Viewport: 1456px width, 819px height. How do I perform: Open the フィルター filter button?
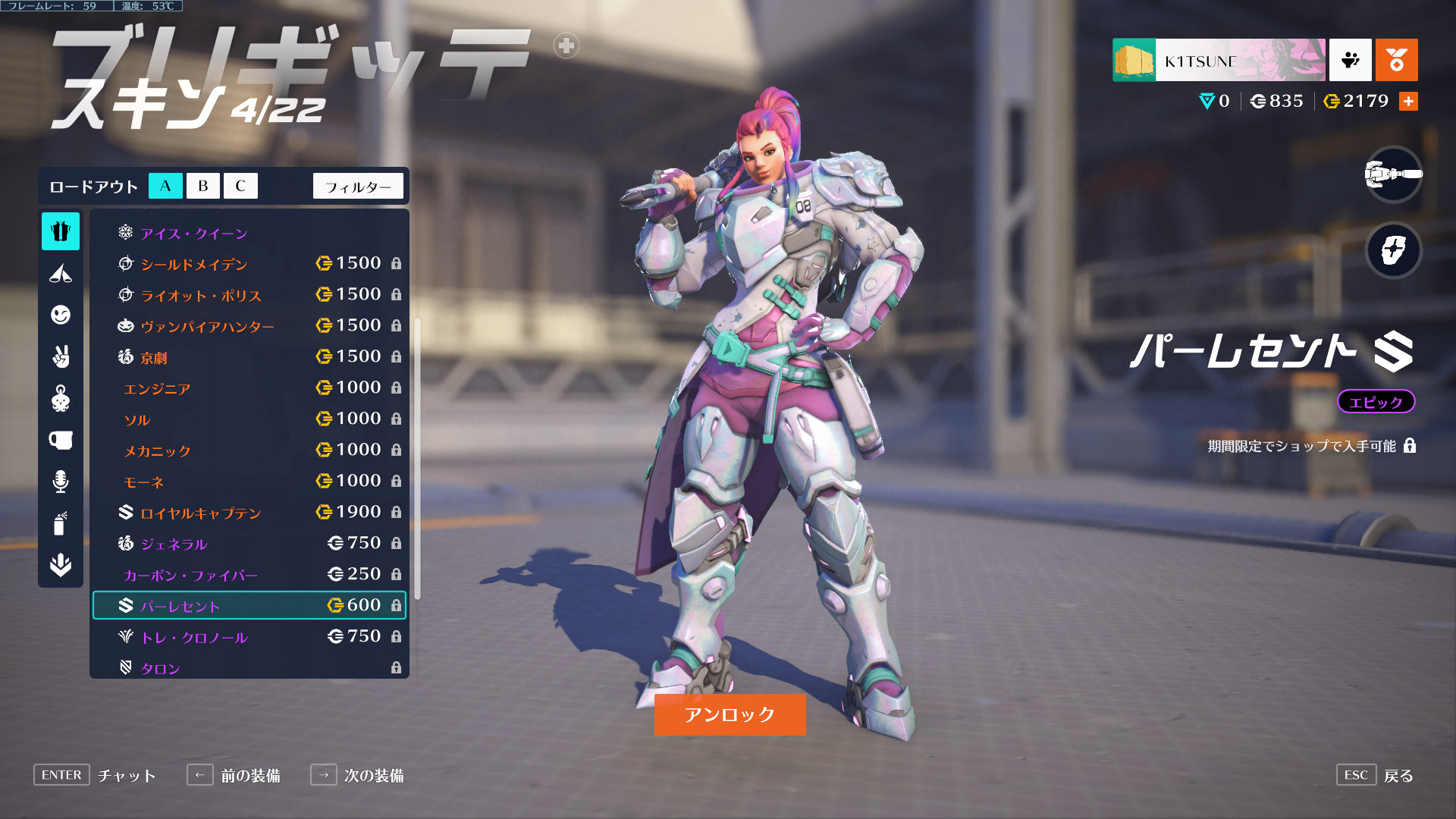(x=358, y=187)
